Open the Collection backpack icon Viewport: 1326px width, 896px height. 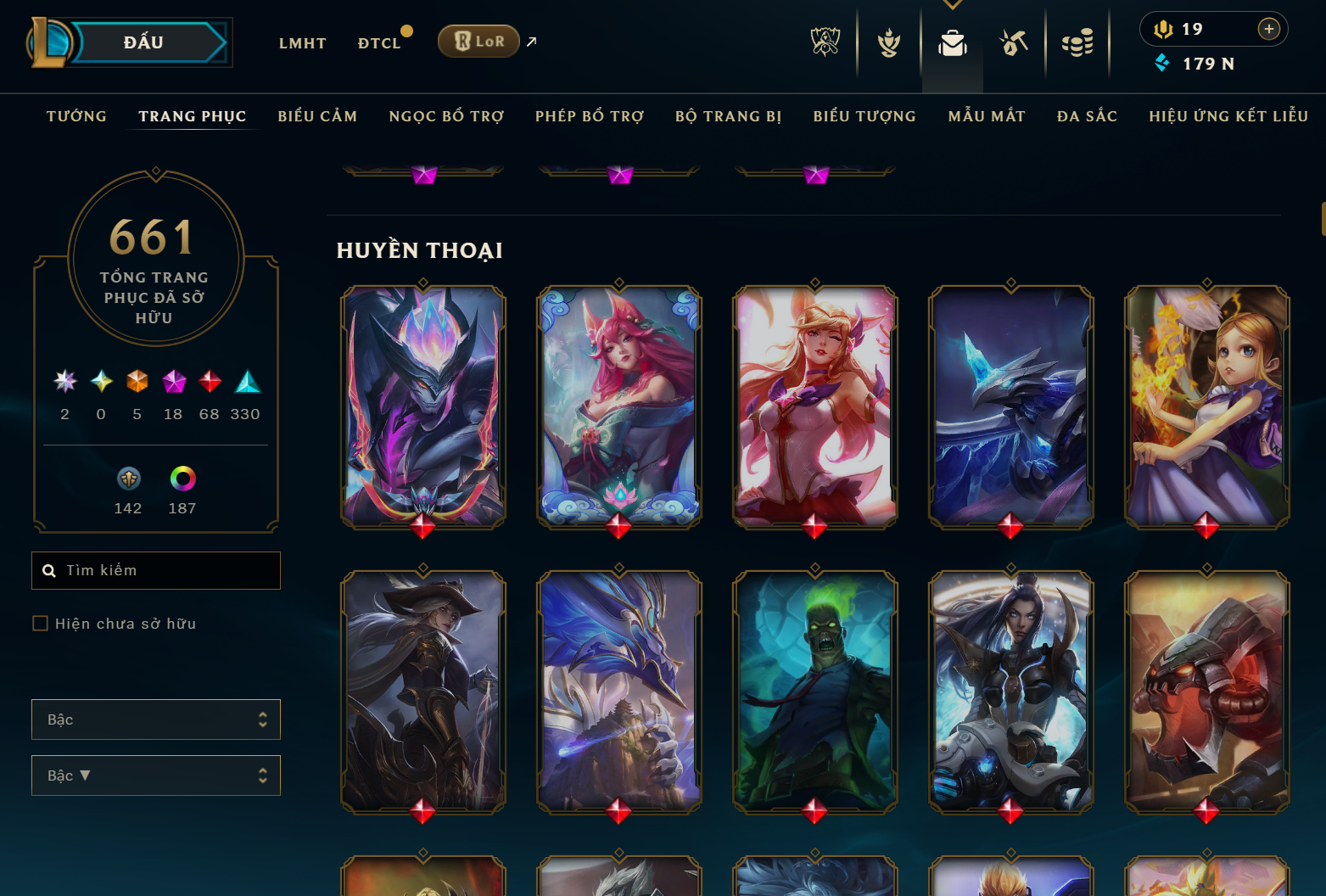tap(952, 42)
